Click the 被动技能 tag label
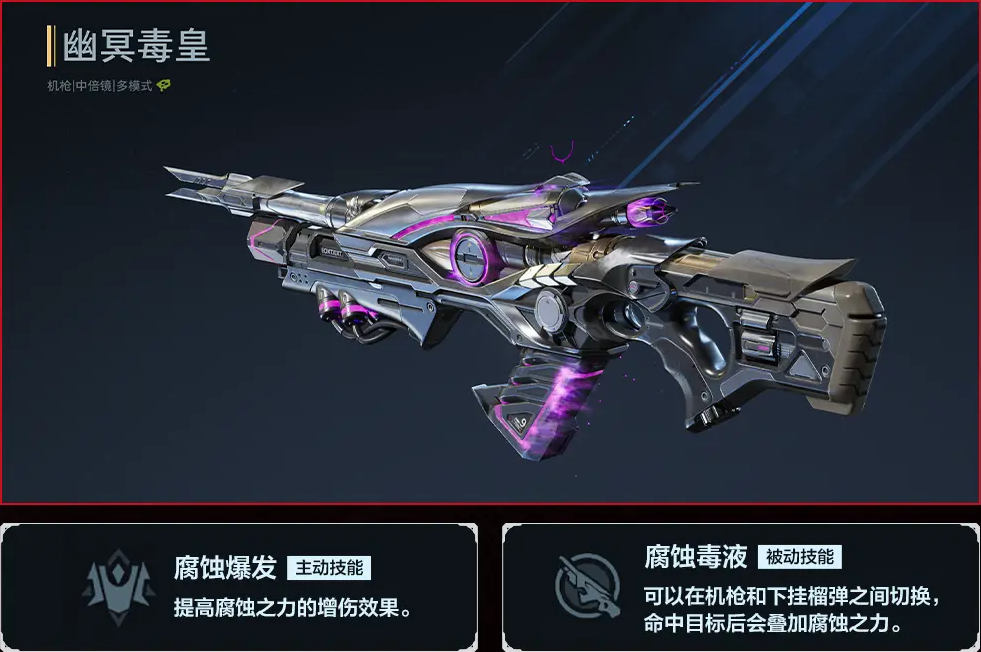 click(x=800, y=557)
